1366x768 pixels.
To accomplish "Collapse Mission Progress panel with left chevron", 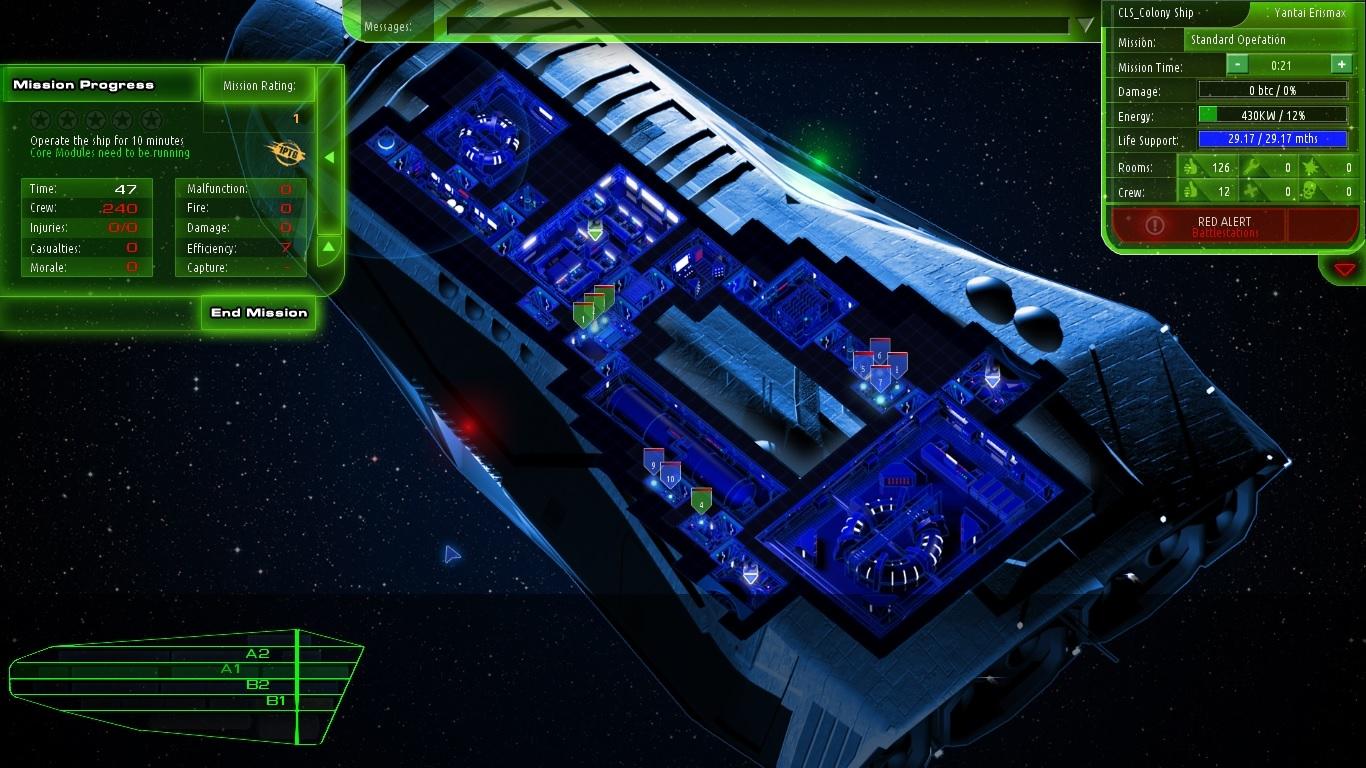I will point(331,156).
